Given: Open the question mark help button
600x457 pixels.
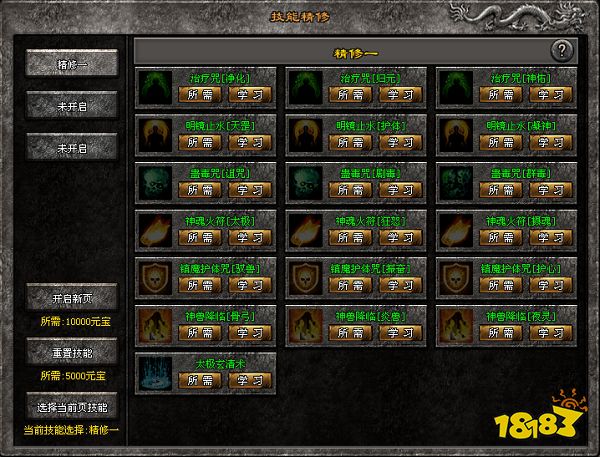Looking at the screenshot, I should tap(563, 50).
